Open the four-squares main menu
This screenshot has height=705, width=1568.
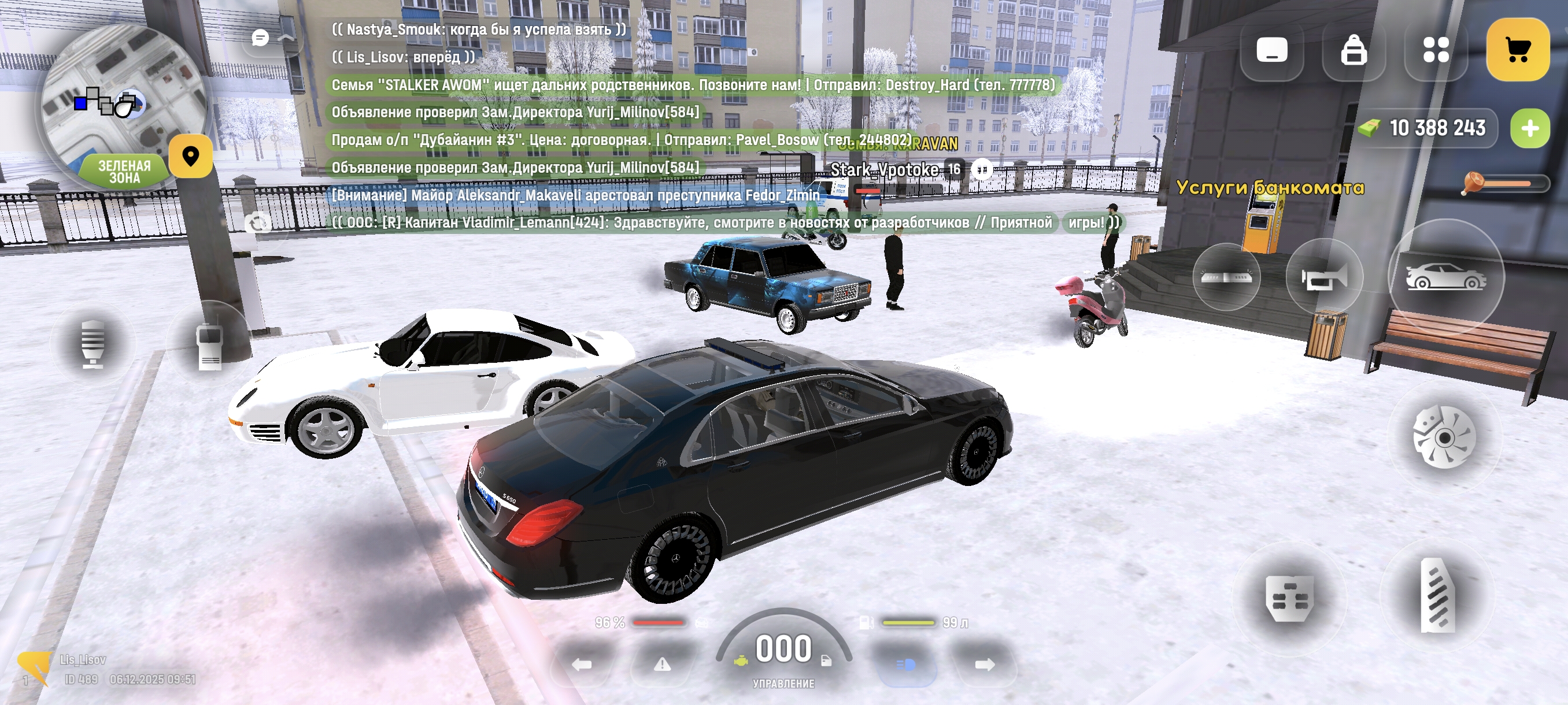coord(1436,50)
